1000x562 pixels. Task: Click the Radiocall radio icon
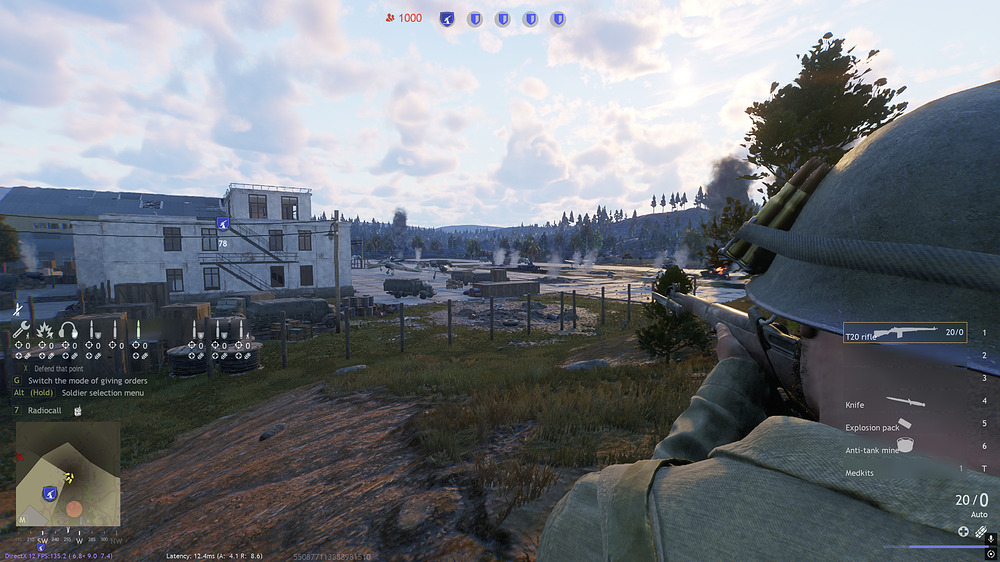[x=78, y=410]
